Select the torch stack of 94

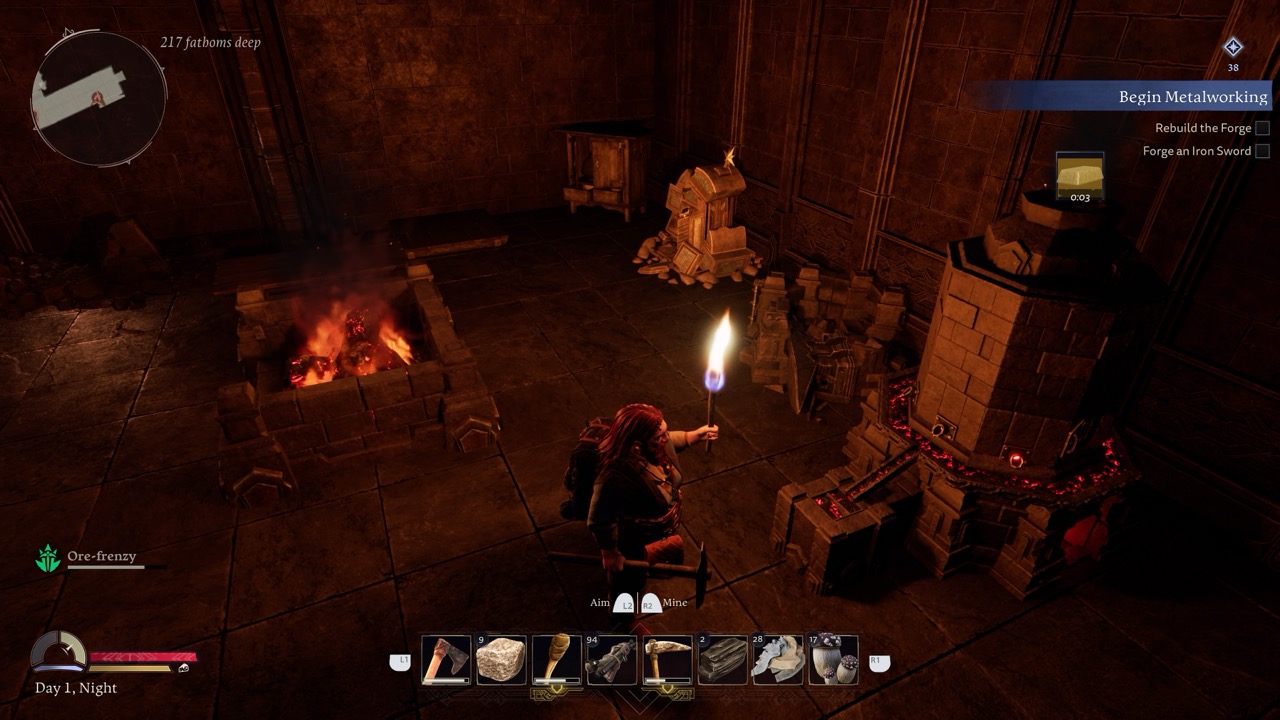click(612, 660)
